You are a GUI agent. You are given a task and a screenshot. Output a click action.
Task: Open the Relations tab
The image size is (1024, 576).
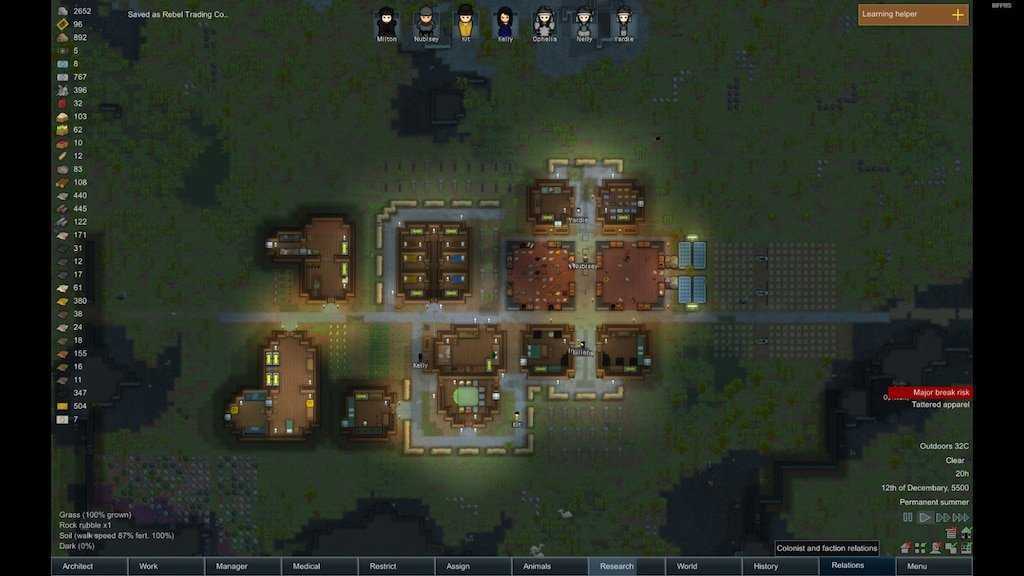[855, 566]
